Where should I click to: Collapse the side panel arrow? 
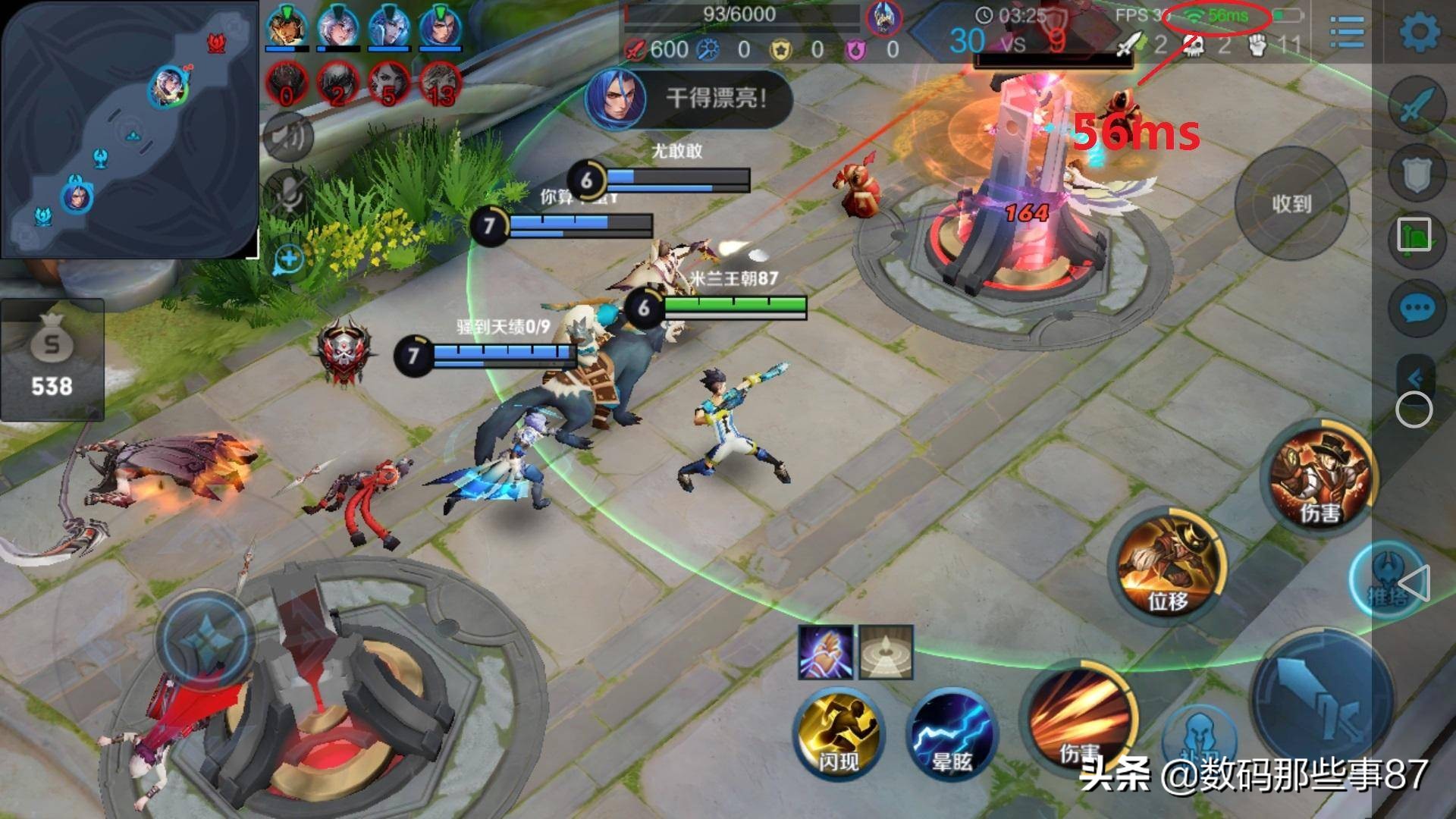click(x=1414, y=377)
